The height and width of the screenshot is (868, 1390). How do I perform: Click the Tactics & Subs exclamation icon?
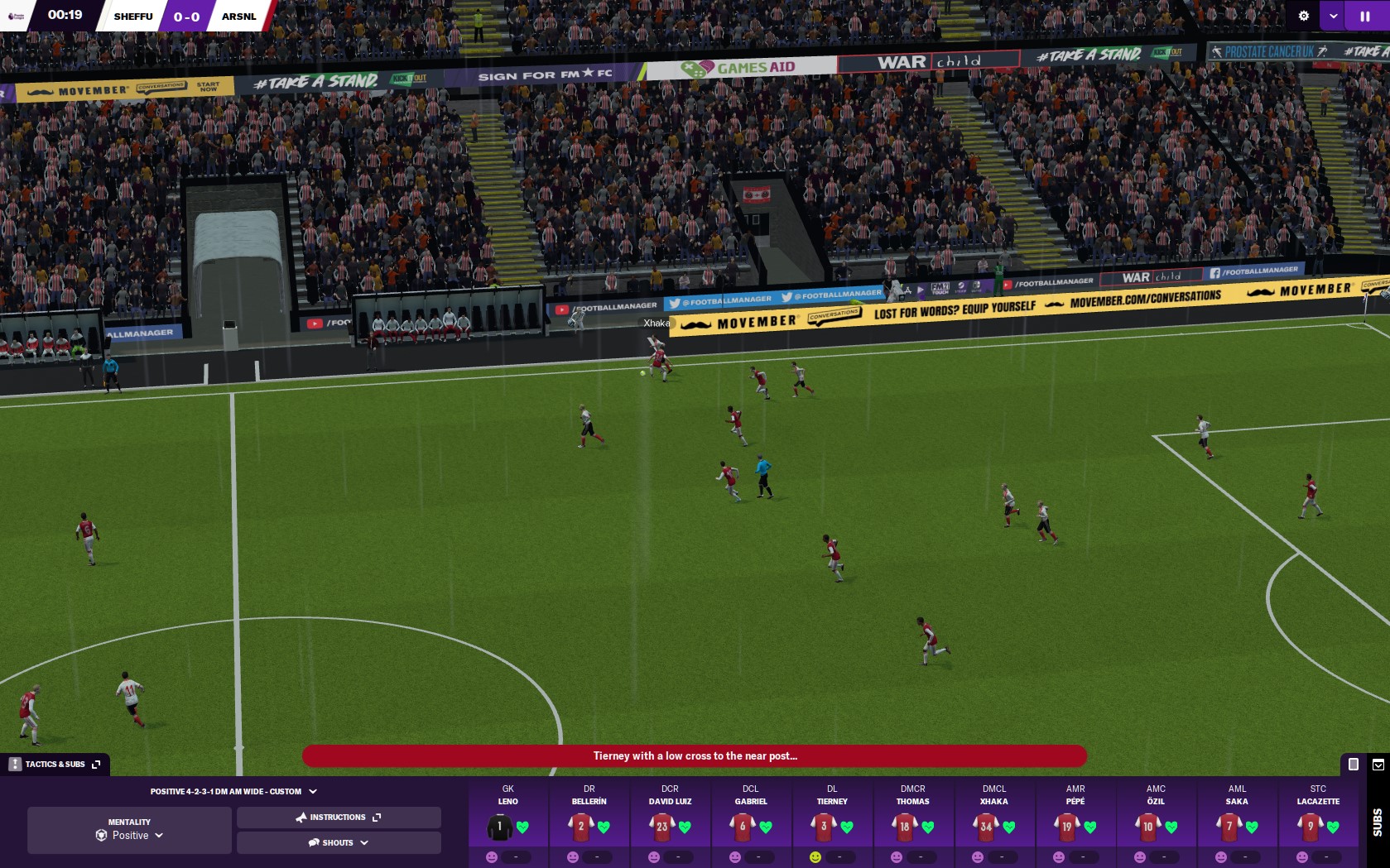coord(14,764)
